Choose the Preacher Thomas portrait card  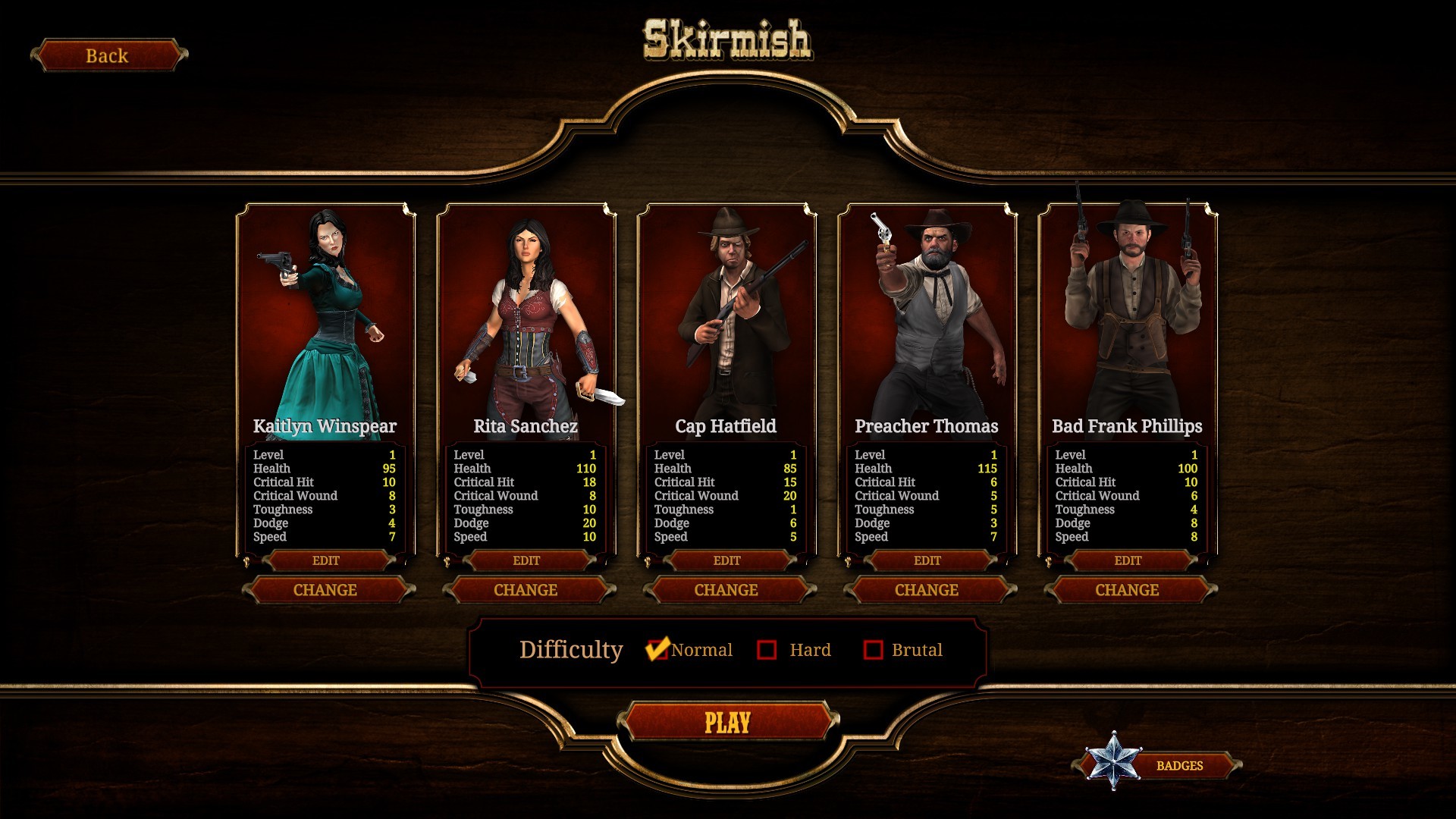(x=927, y=318)
